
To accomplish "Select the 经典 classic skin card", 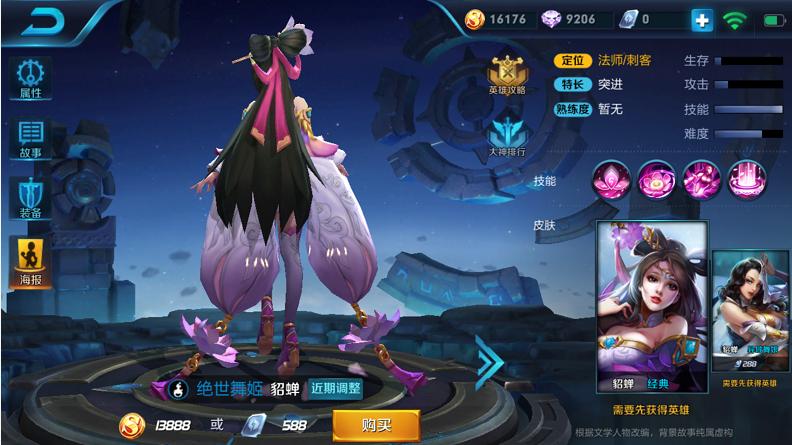I will [651, 308].
